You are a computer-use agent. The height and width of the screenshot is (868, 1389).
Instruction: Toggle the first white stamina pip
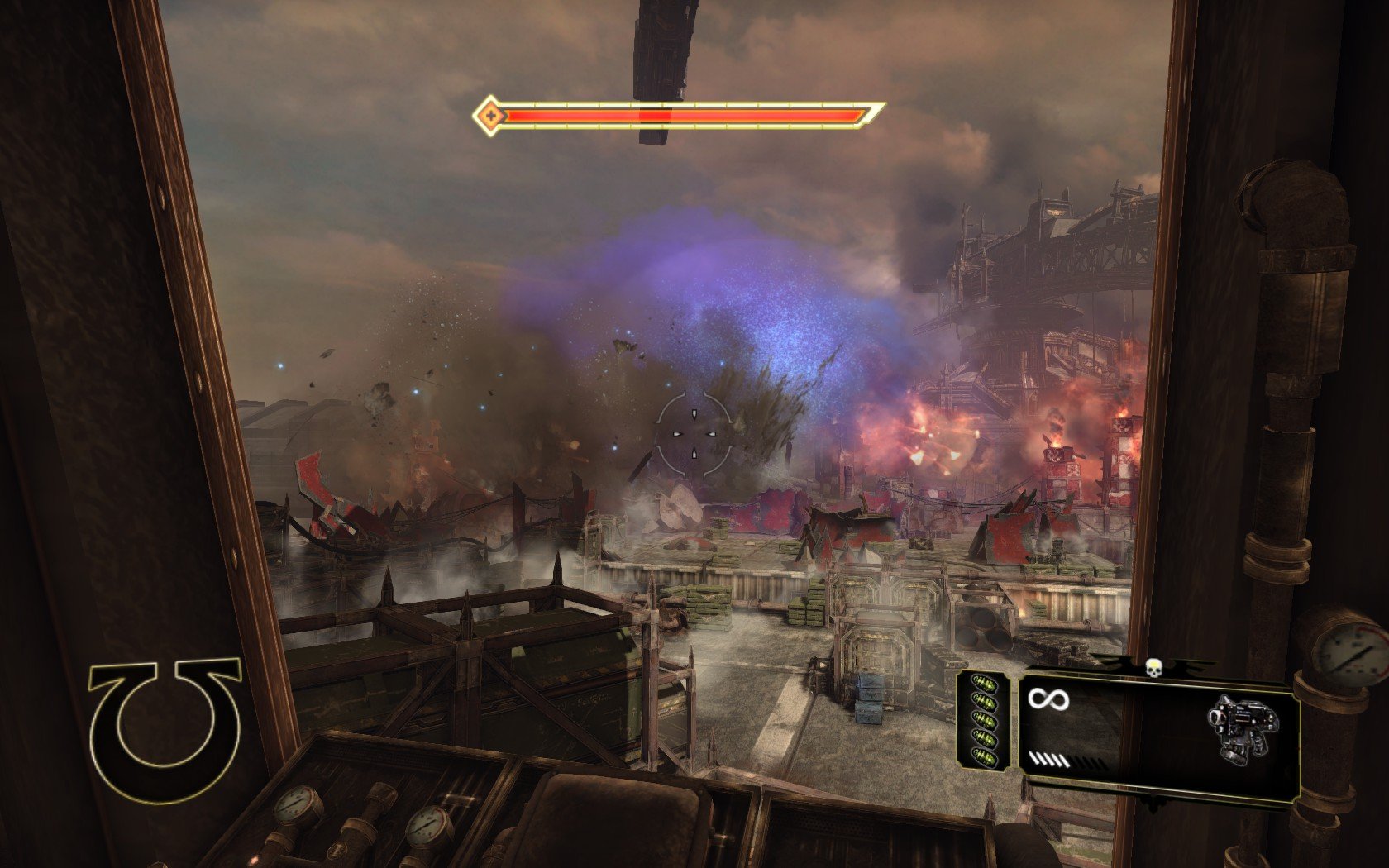(x=1033, y=758)
